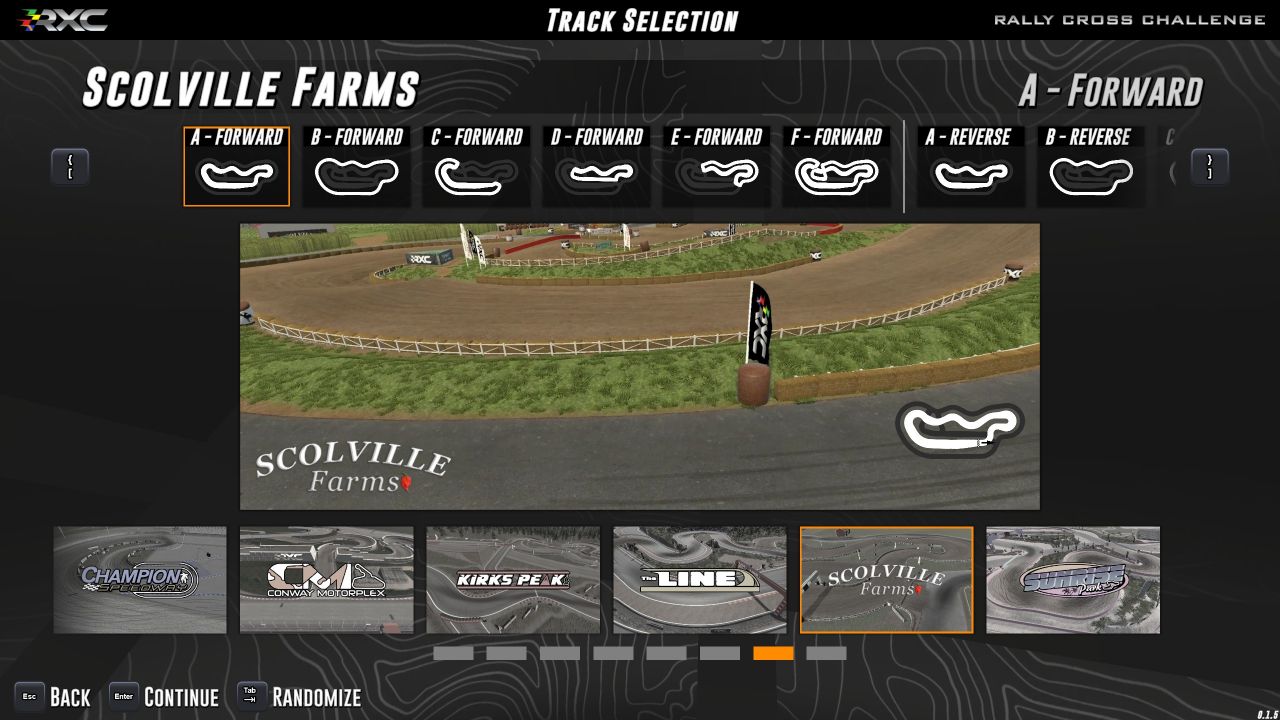Jump to the first track page indicator

tap(453, 653)
